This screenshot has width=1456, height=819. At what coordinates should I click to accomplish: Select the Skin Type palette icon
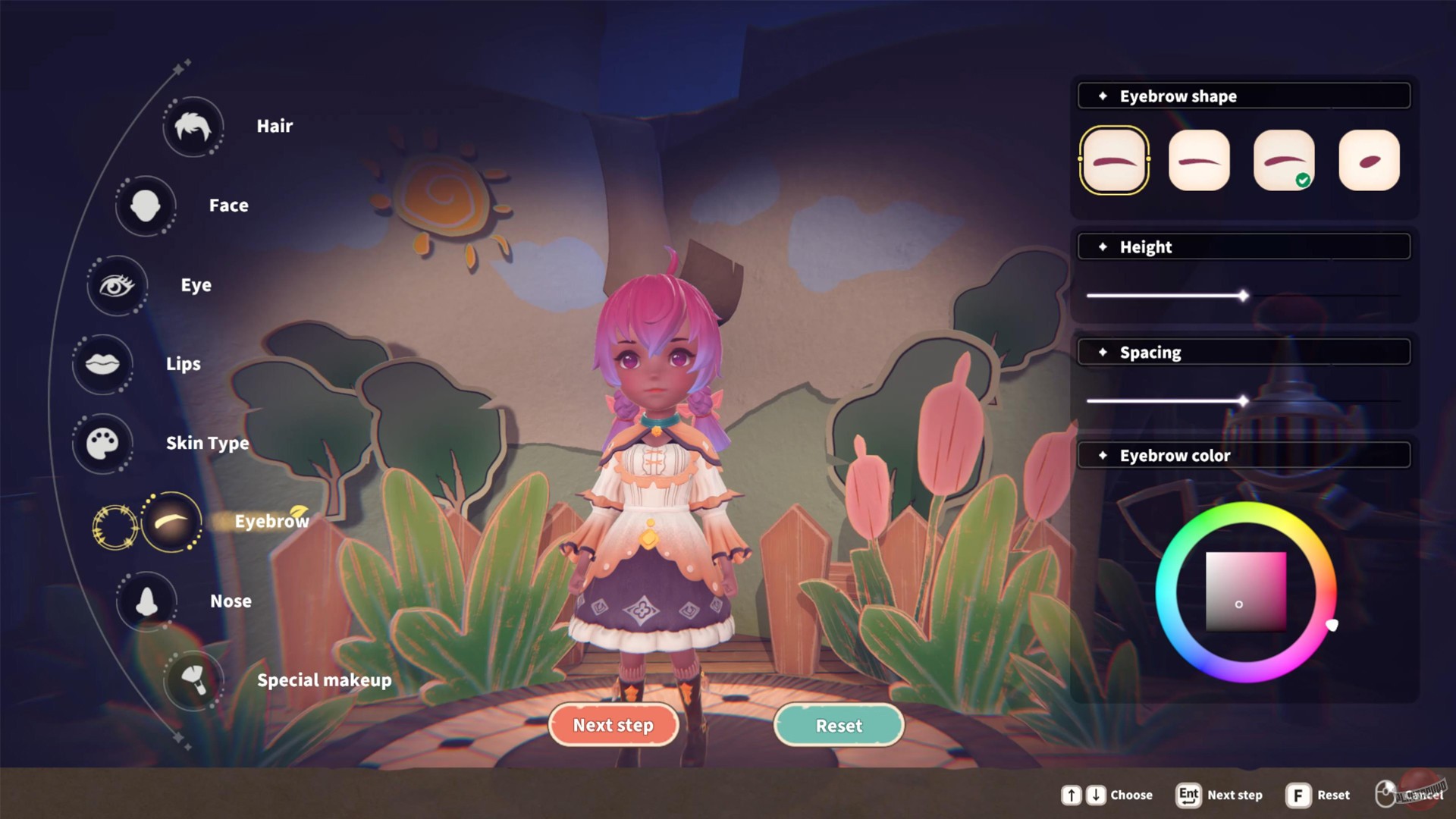(103, 444)
